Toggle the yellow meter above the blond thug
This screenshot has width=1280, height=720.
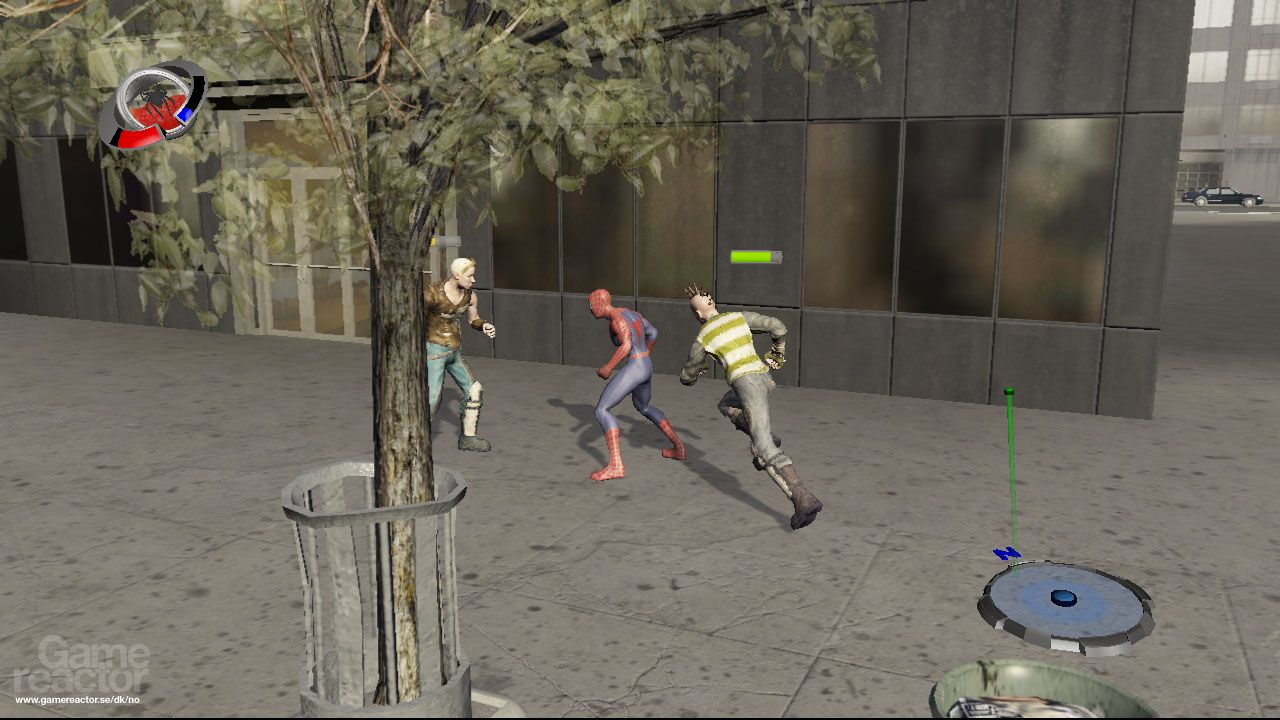coord(435,240)
